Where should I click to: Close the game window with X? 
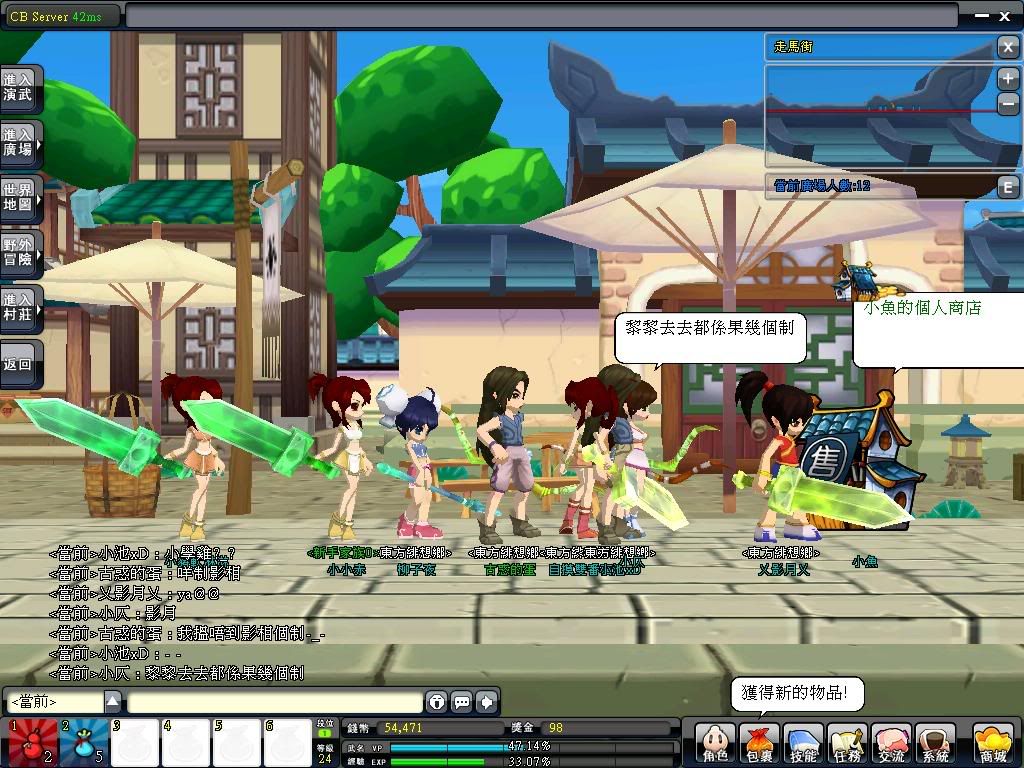pos(1005,15)
